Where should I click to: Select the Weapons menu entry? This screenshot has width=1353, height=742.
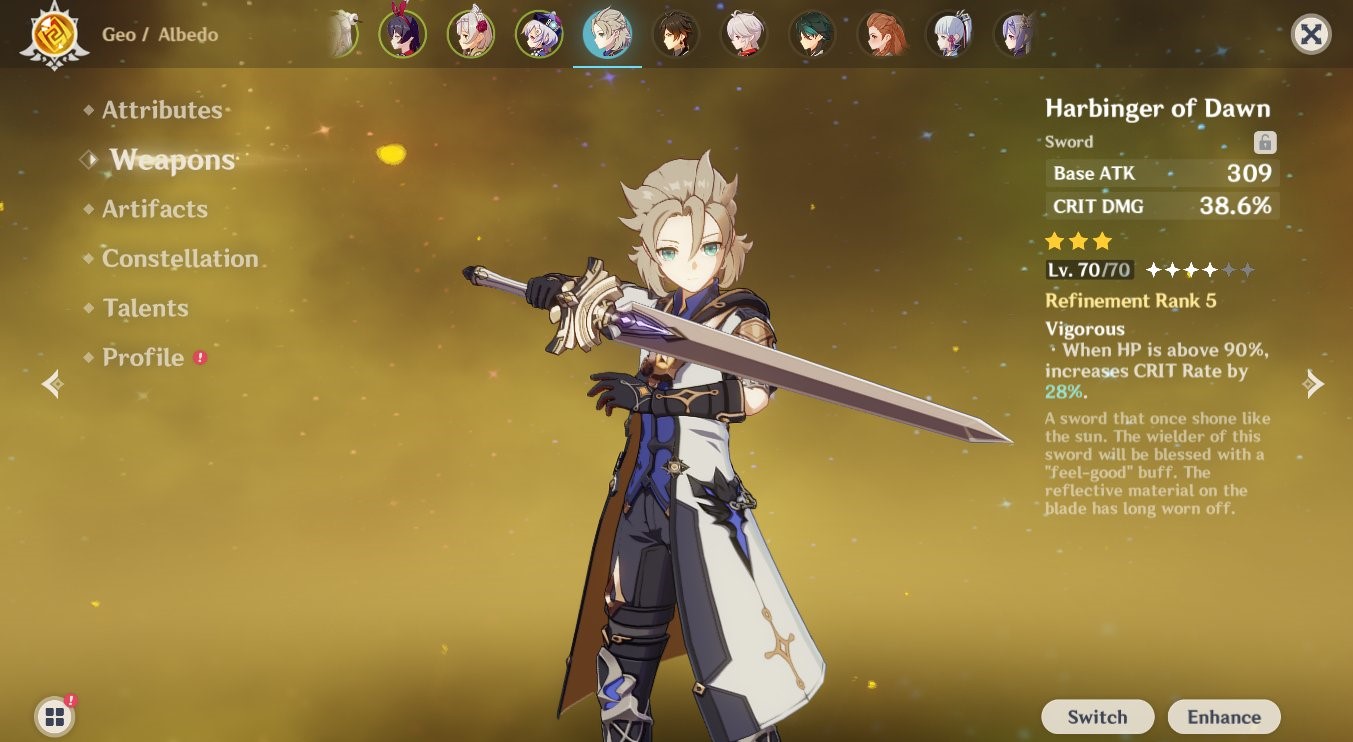[x=172, y=160]
